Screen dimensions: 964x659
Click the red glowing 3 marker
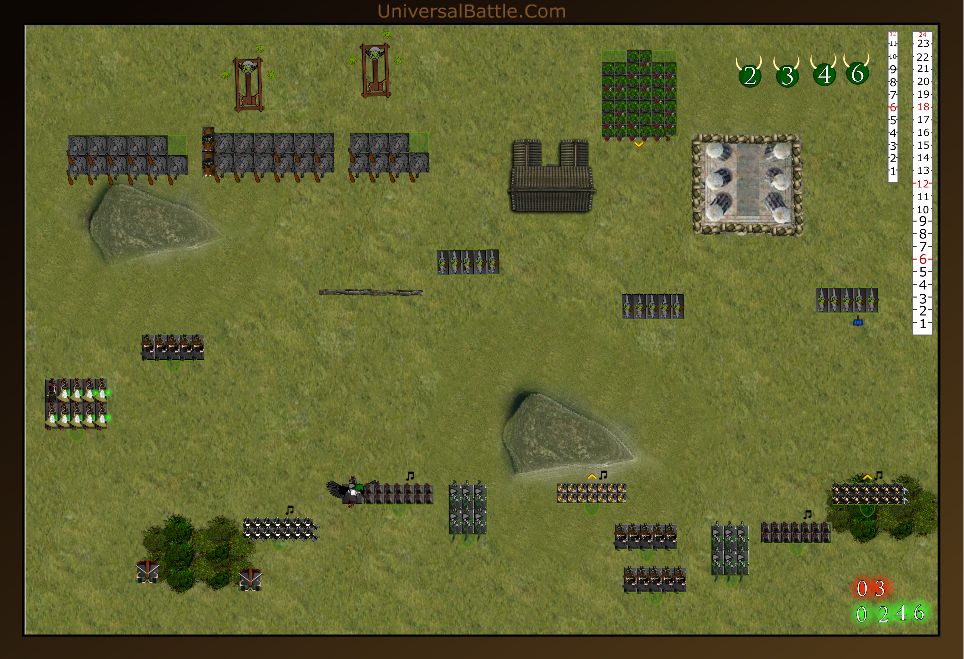click(879, 588)
